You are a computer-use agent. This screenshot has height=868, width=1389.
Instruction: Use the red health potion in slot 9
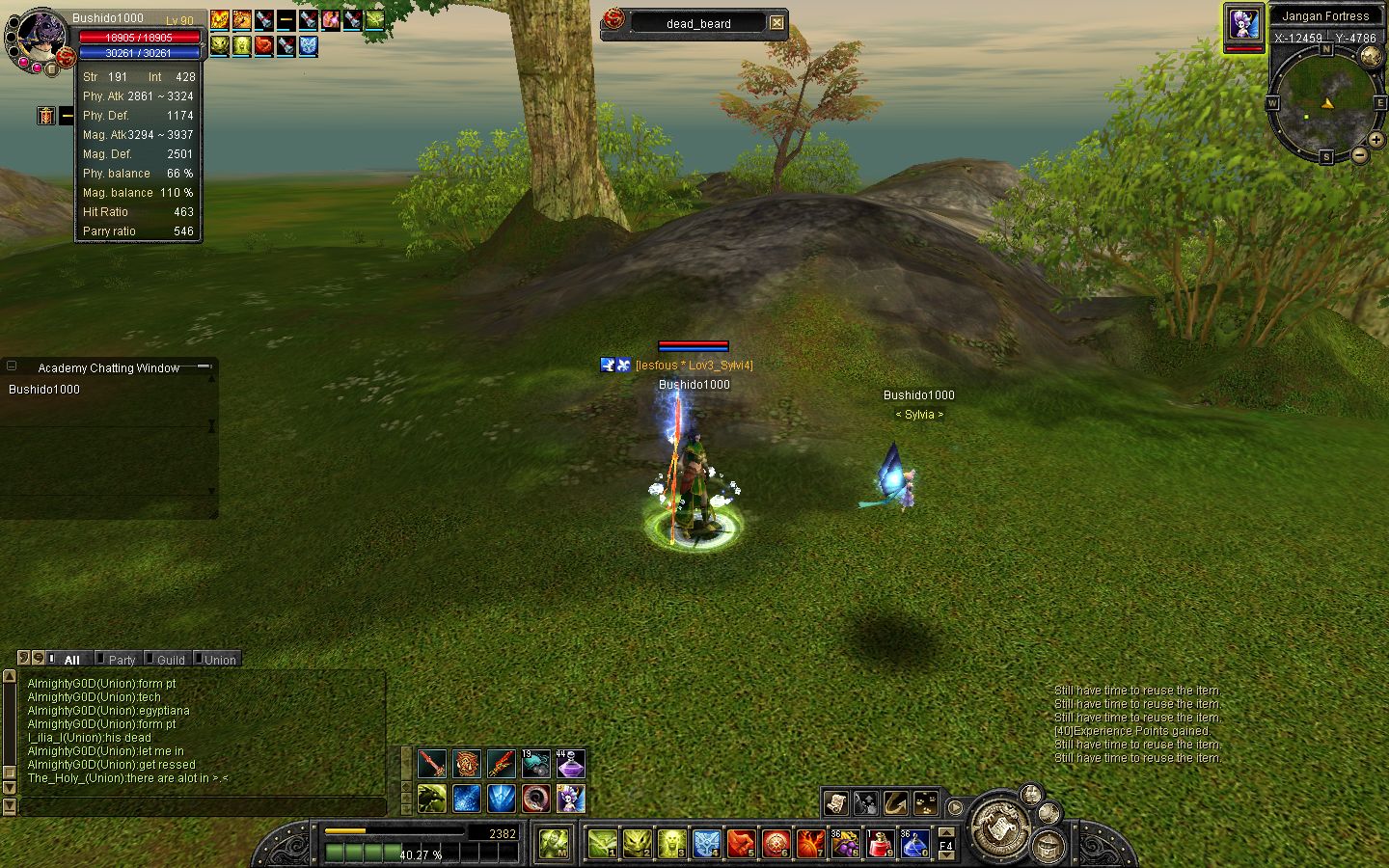tap(881, 845)
